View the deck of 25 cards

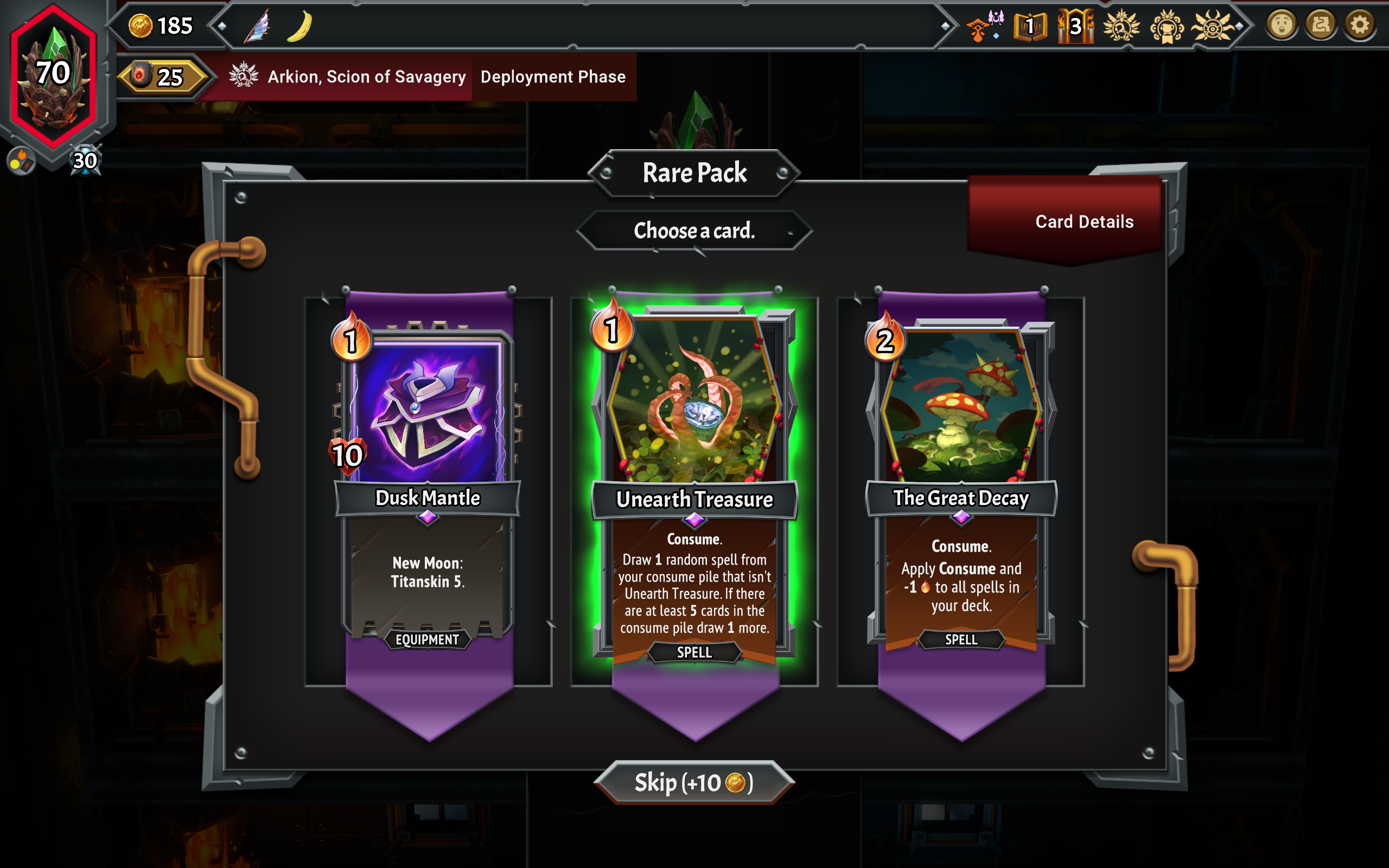(x=161, y=77)
